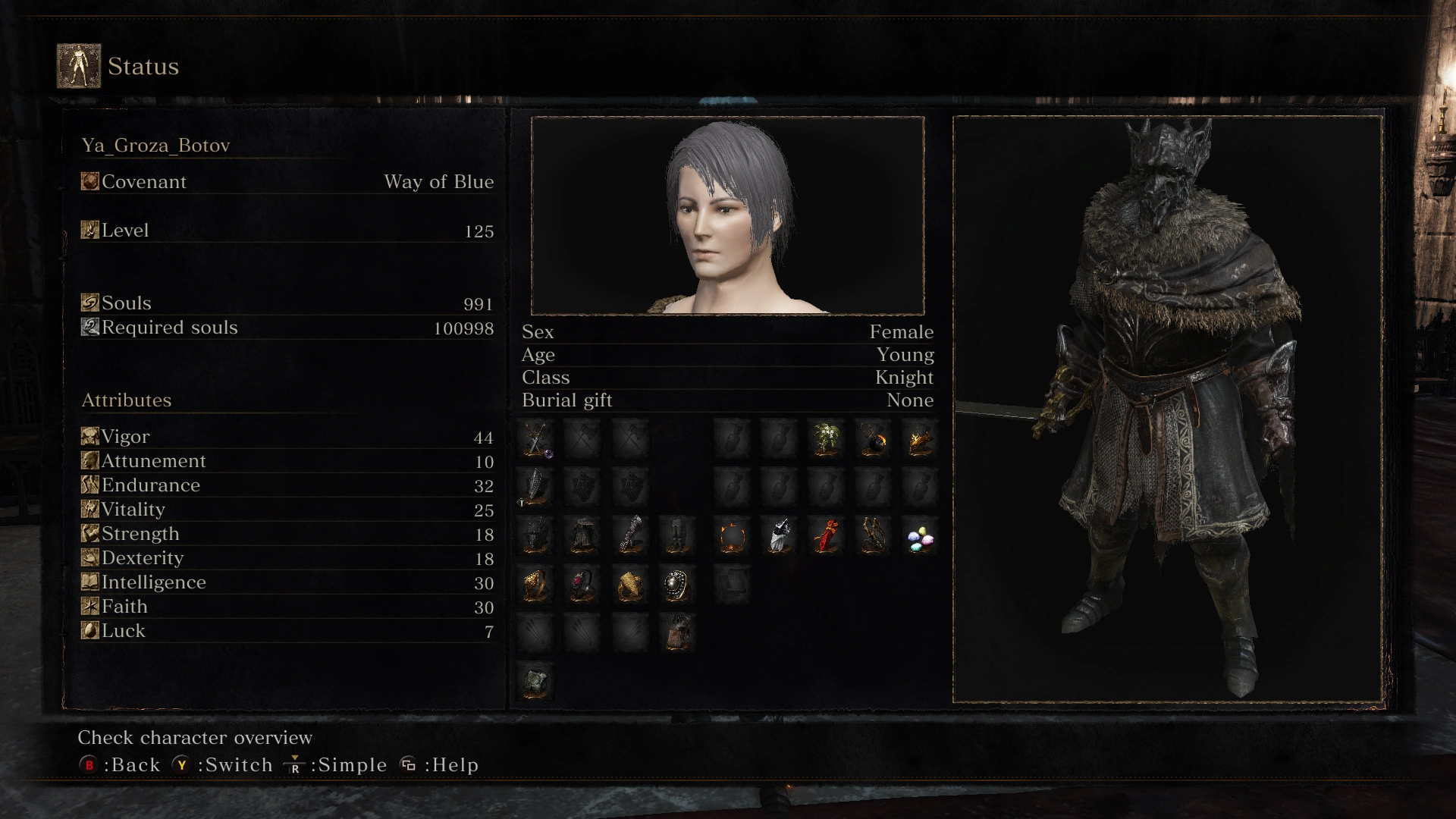Select the equipped twin swords weapon slot
The image size is (1456, 819).
click(x=536, y=438)
